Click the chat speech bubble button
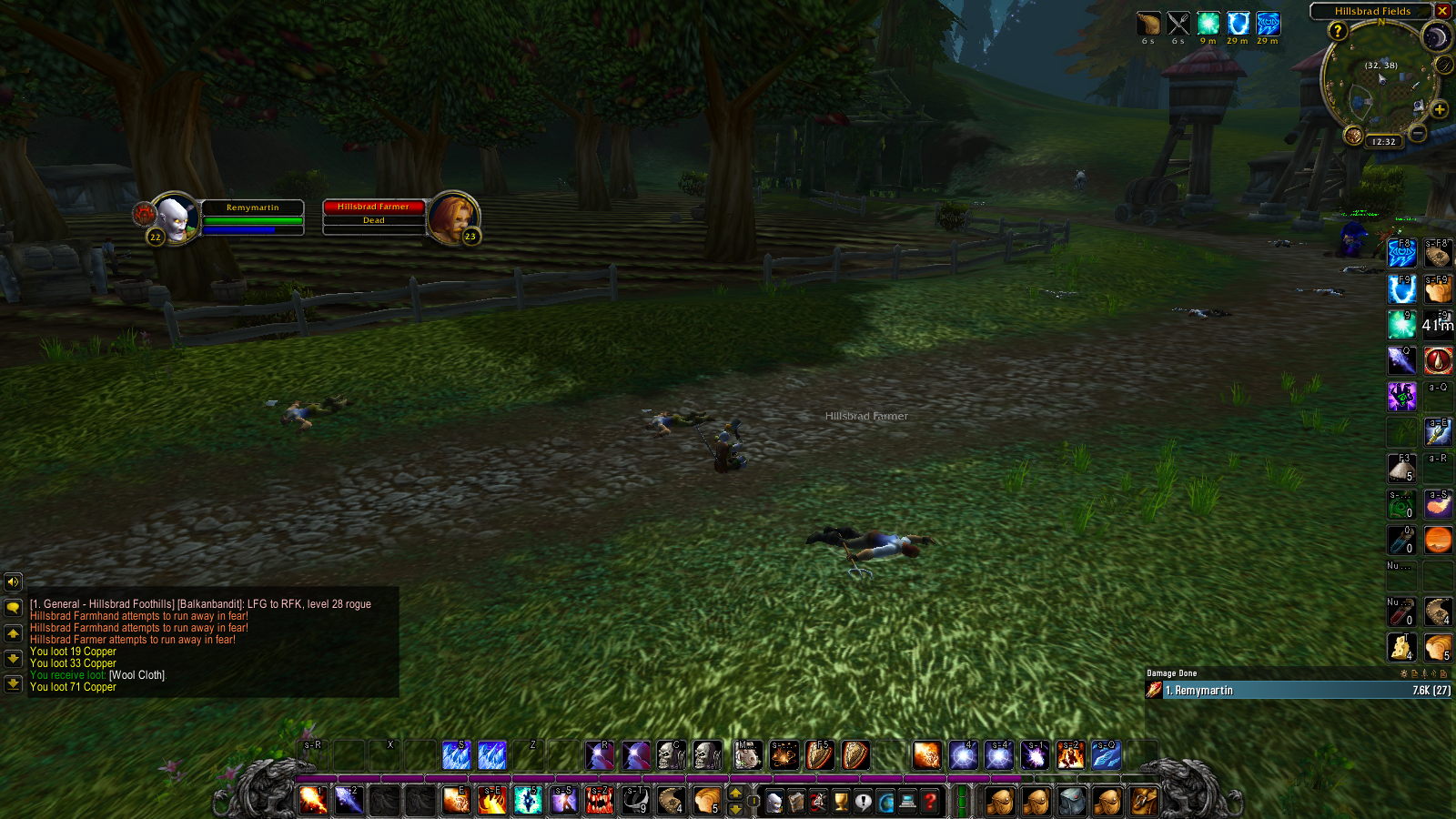This screenshot has width=1456, height=819. [13, 607]
